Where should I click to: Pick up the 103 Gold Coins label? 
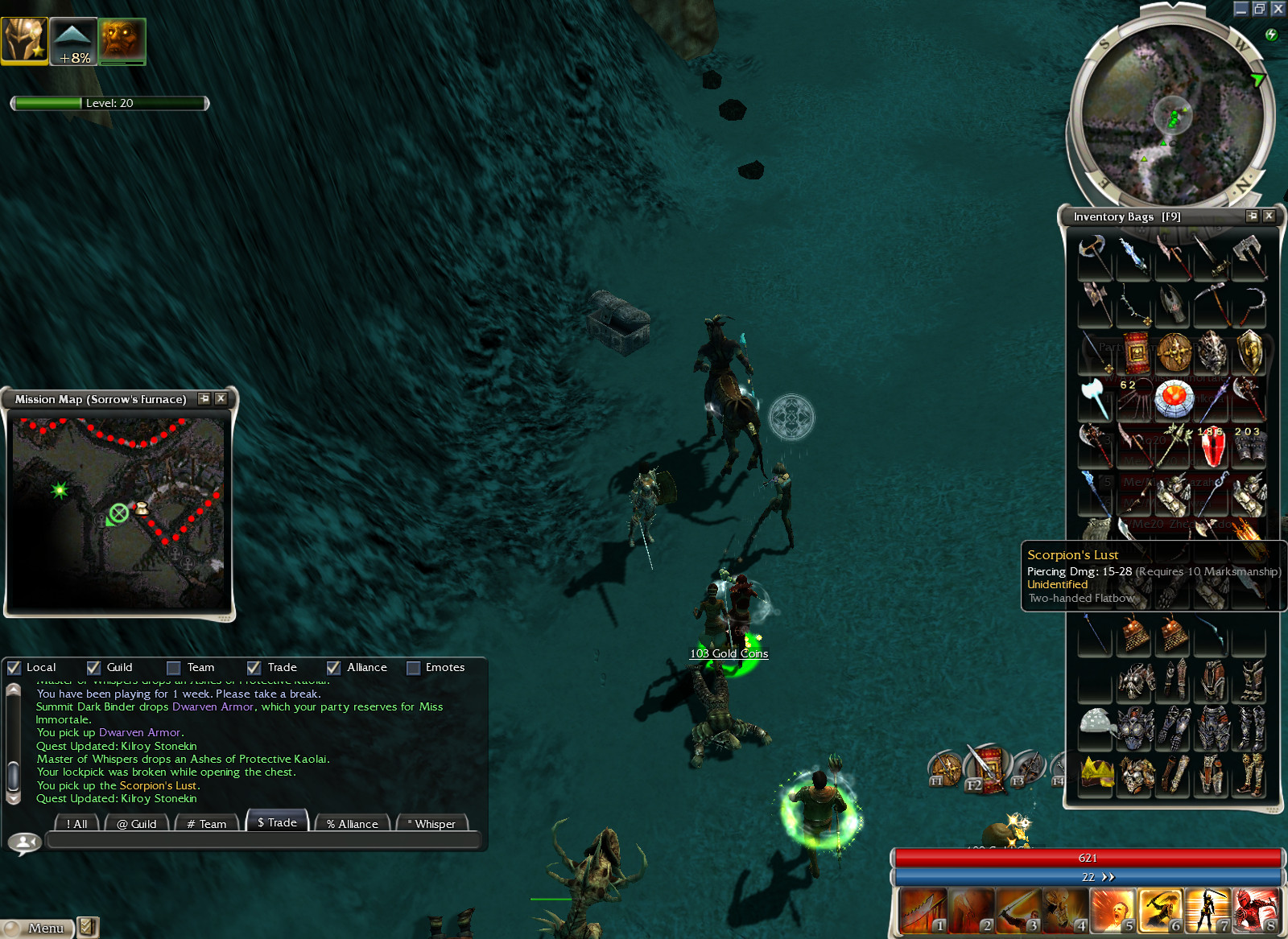tap(729, 653)
